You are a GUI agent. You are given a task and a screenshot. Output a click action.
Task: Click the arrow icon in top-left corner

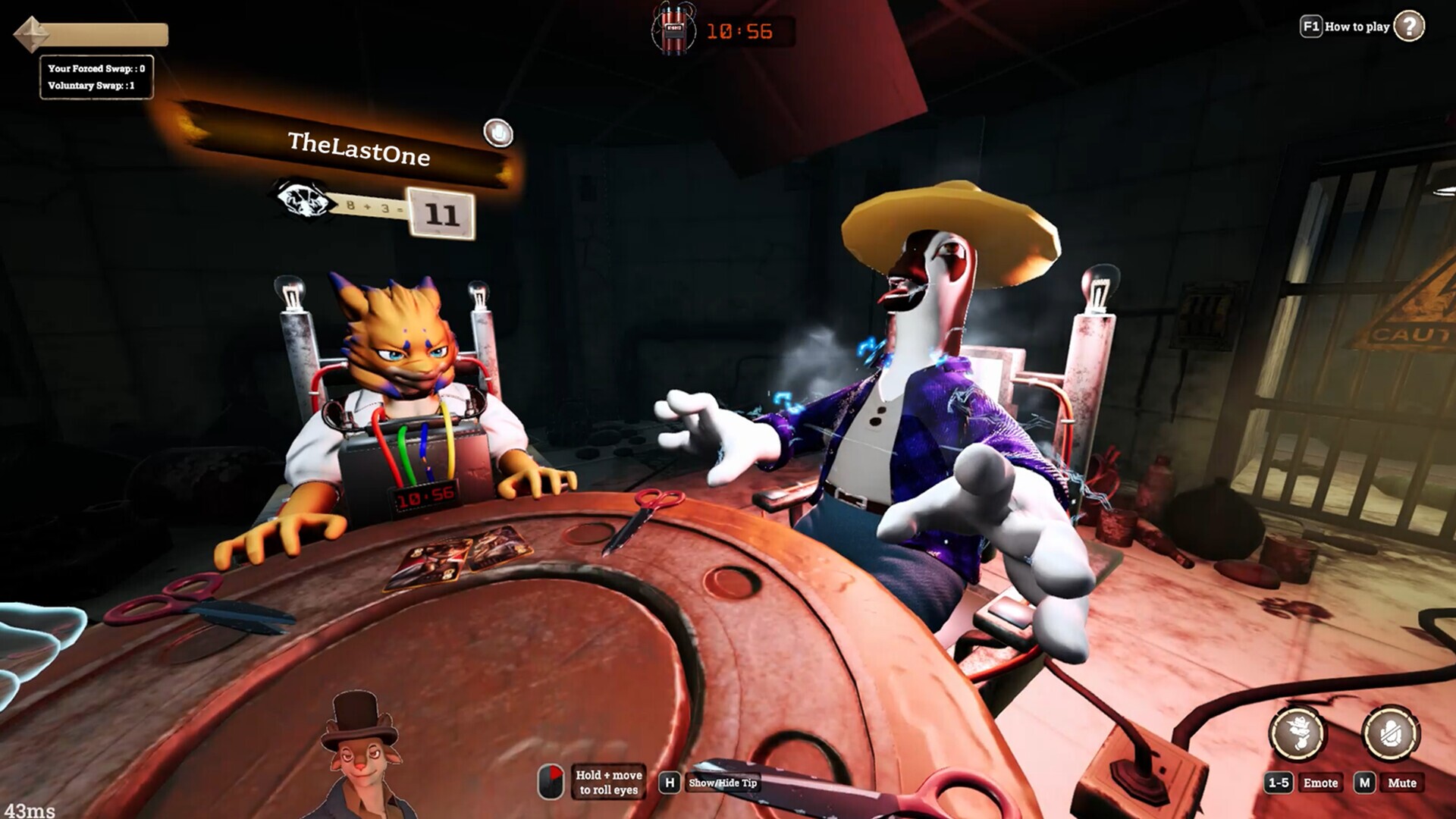click(x=30, y=33)
